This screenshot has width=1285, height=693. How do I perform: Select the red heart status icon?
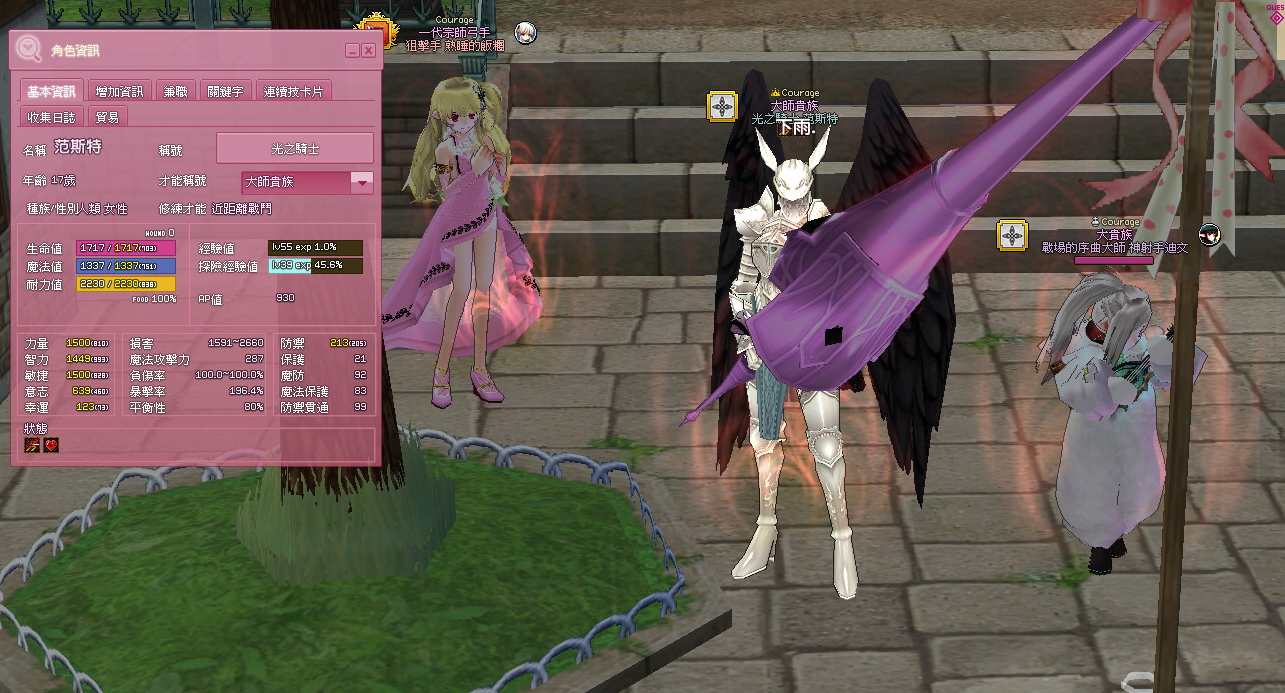51,445
